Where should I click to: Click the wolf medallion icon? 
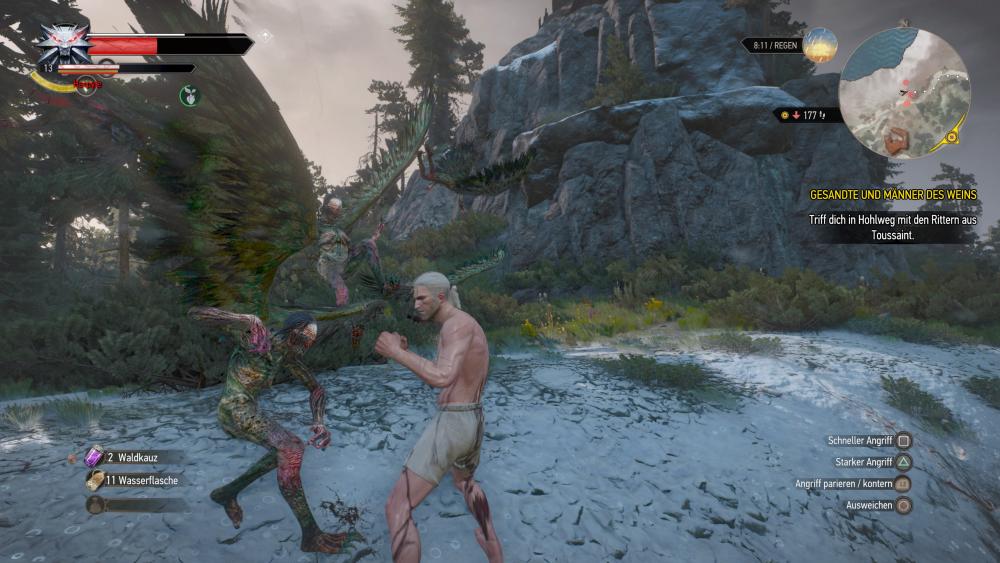tap(63, 44)
